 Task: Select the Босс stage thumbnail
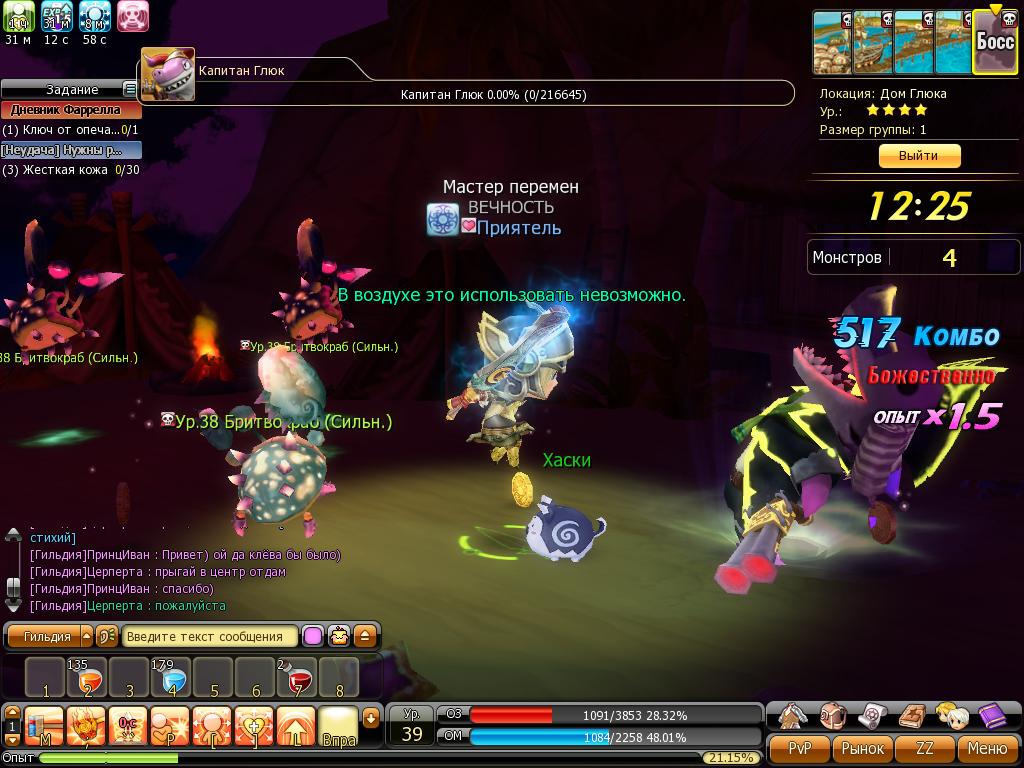[x=995, y=43]
